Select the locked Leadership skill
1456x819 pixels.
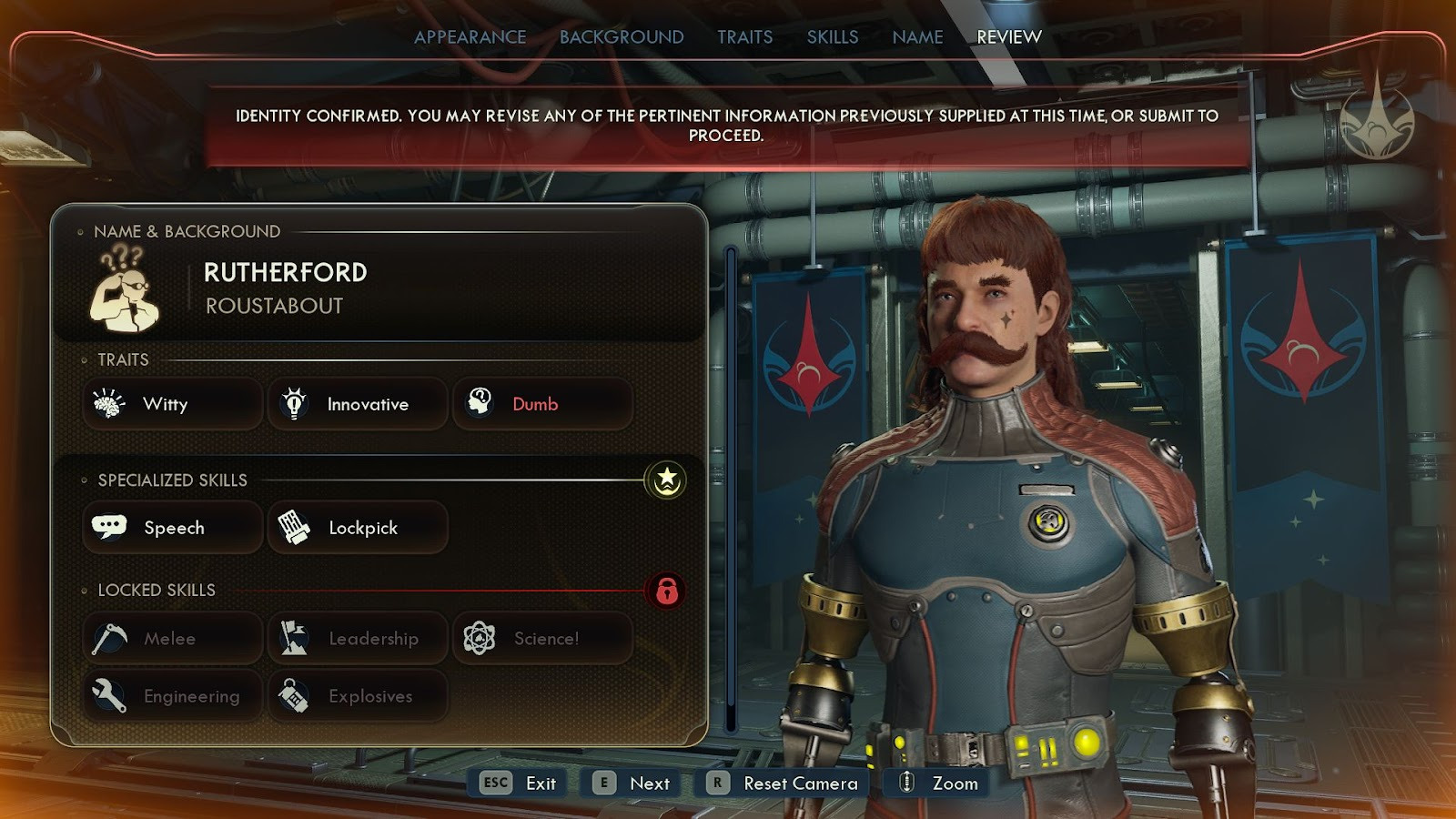[358, 639]
